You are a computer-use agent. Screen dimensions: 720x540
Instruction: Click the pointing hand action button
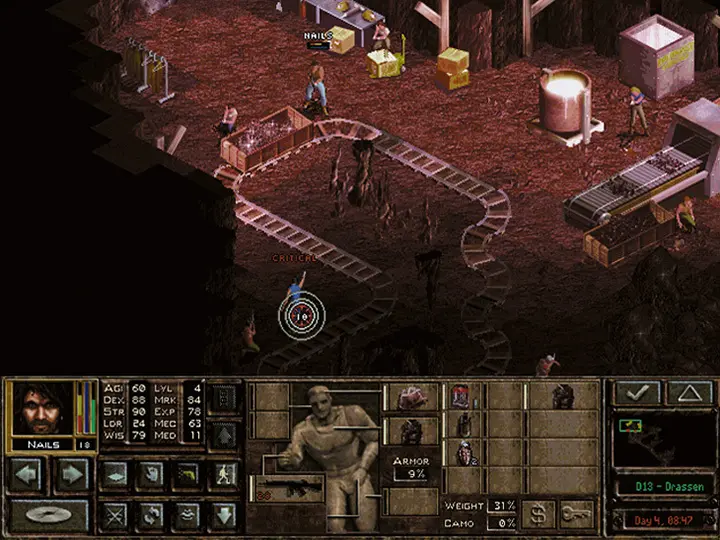[x=150, y=473]
